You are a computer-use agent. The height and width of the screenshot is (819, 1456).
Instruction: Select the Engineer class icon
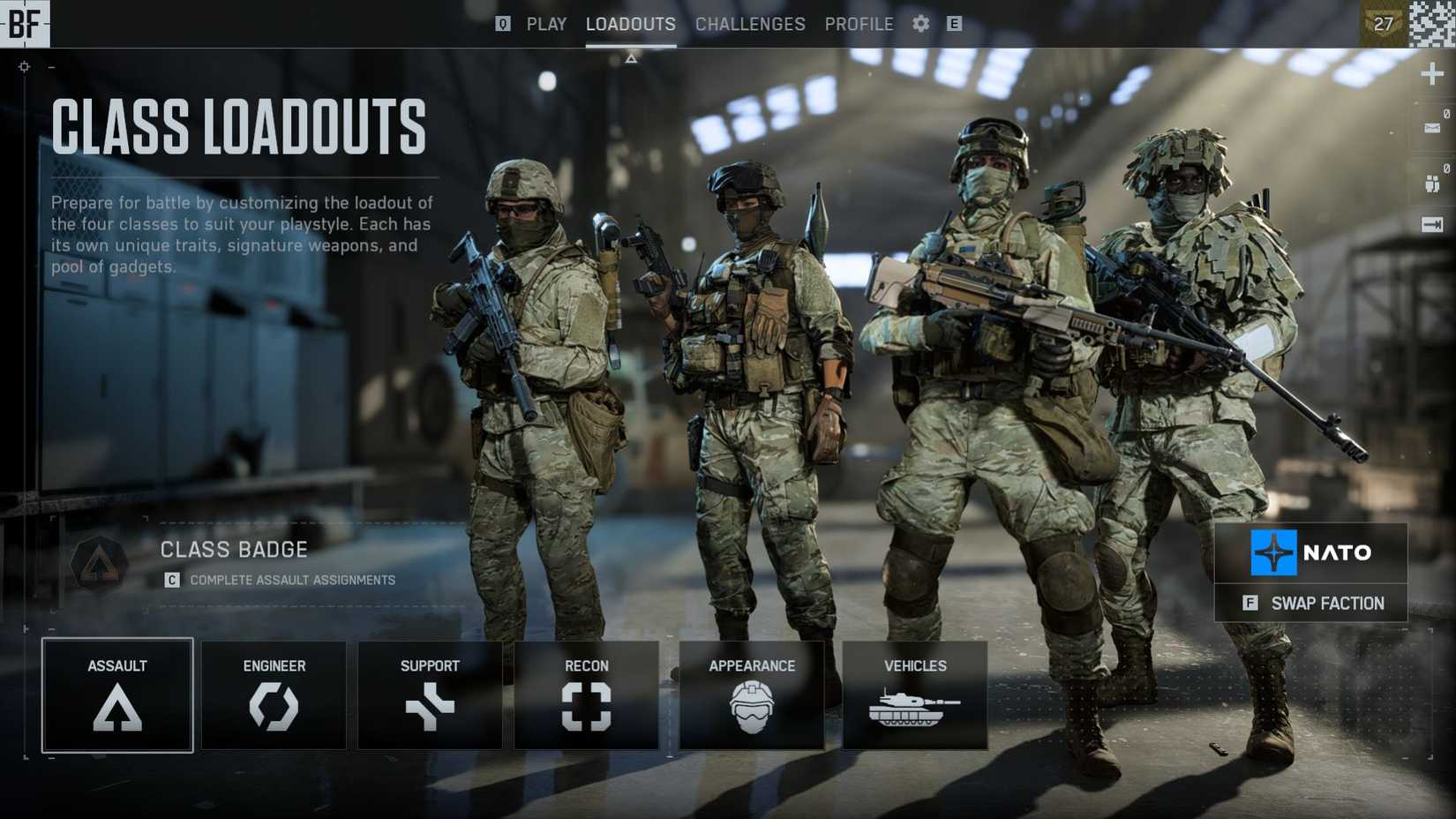click(x=274, y=706)
